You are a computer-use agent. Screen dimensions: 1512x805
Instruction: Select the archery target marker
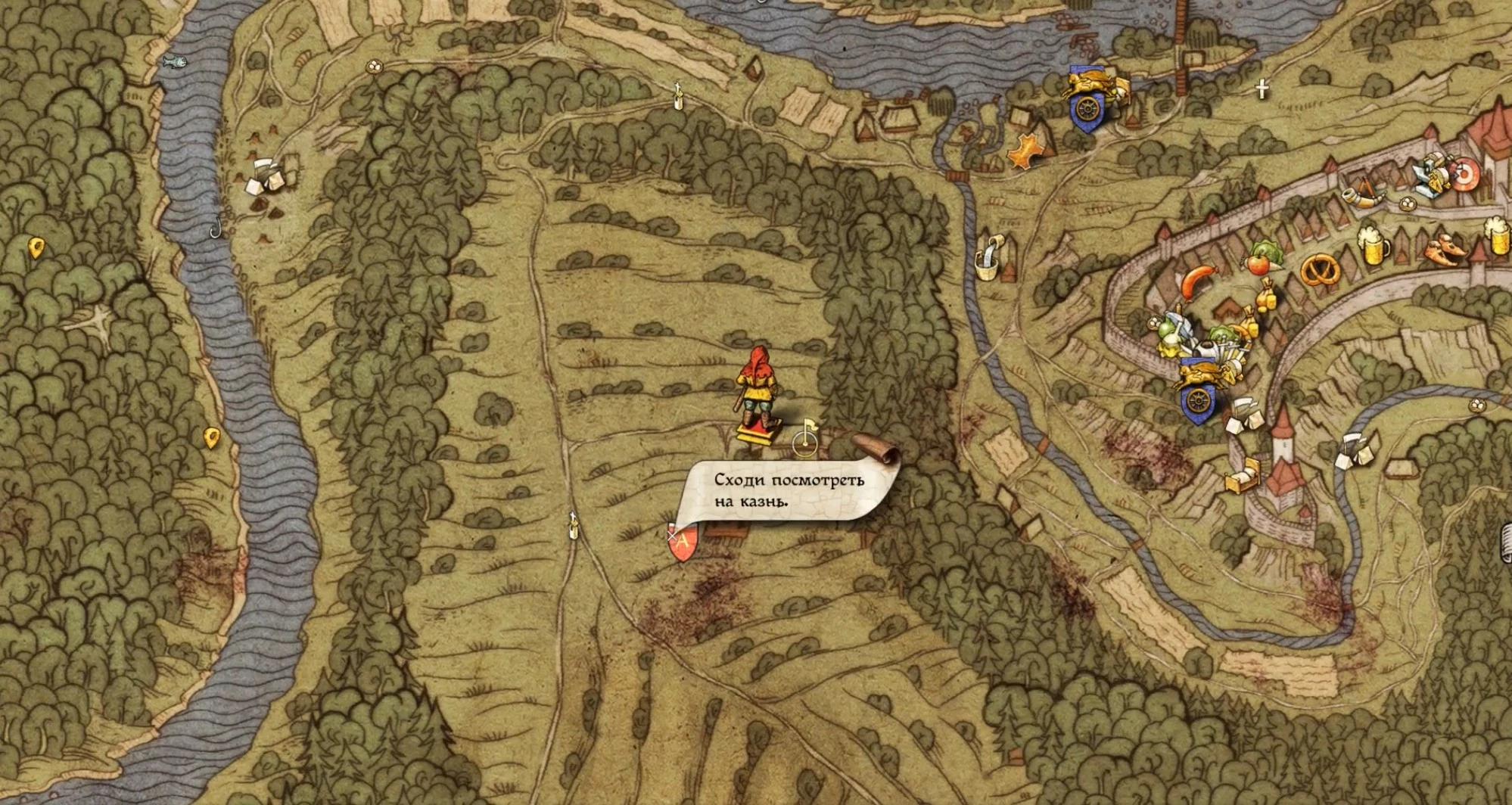[x=1463, y=174]
